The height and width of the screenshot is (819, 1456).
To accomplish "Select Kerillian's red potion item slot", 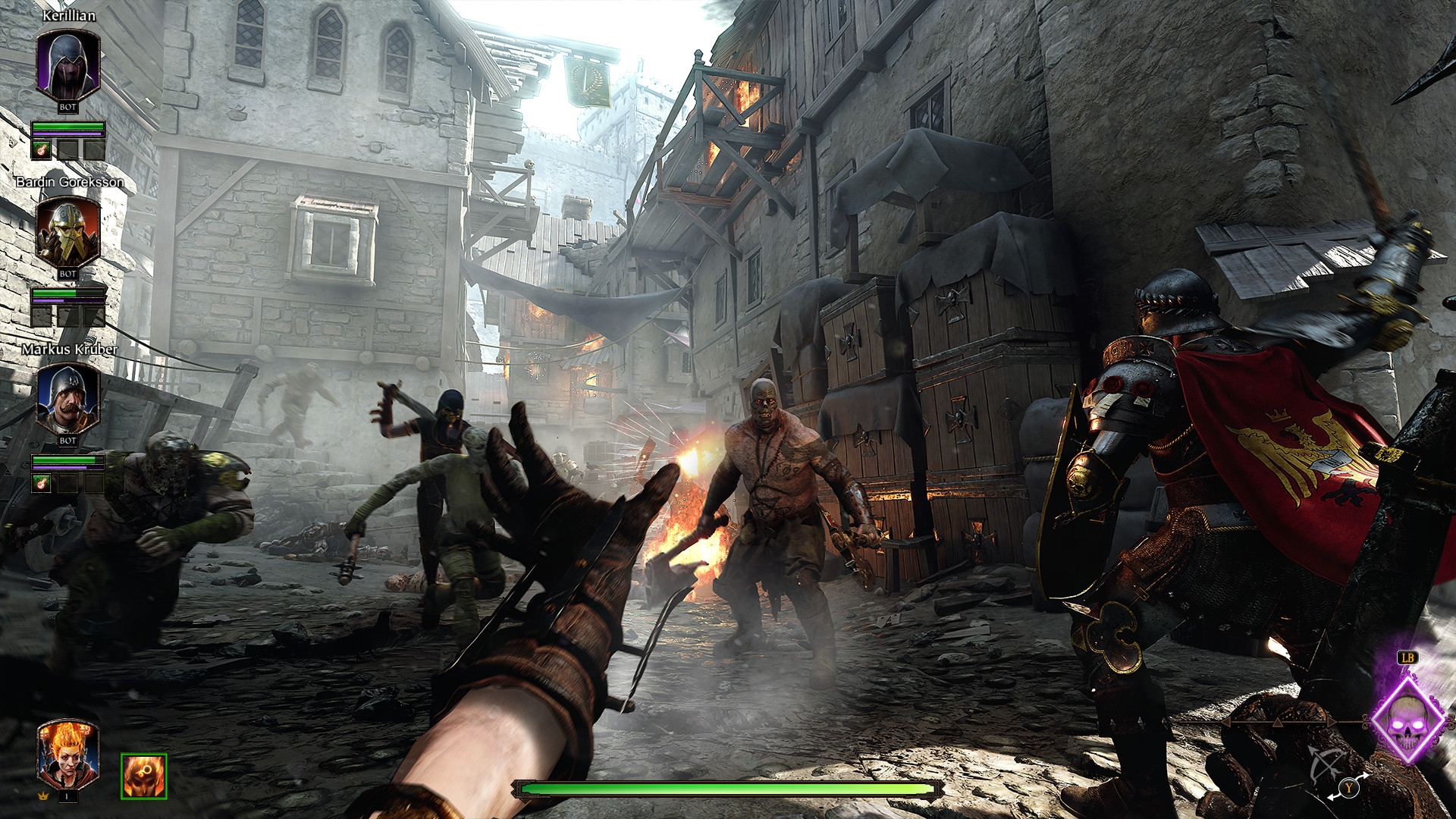I will pyautogui.click(x=41, y=149).
